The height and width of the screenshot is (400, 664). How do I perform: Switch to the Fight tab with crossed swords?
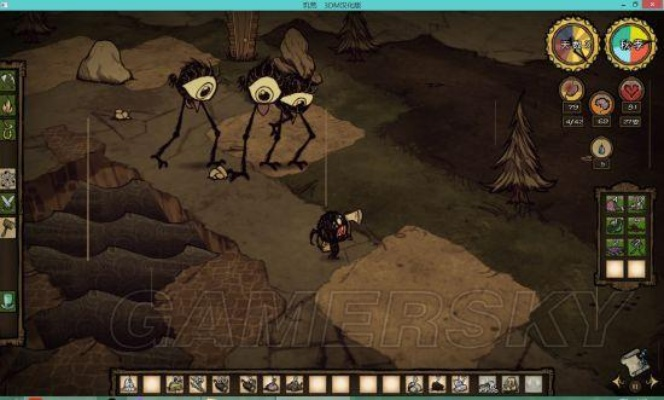tap(8, 202)
